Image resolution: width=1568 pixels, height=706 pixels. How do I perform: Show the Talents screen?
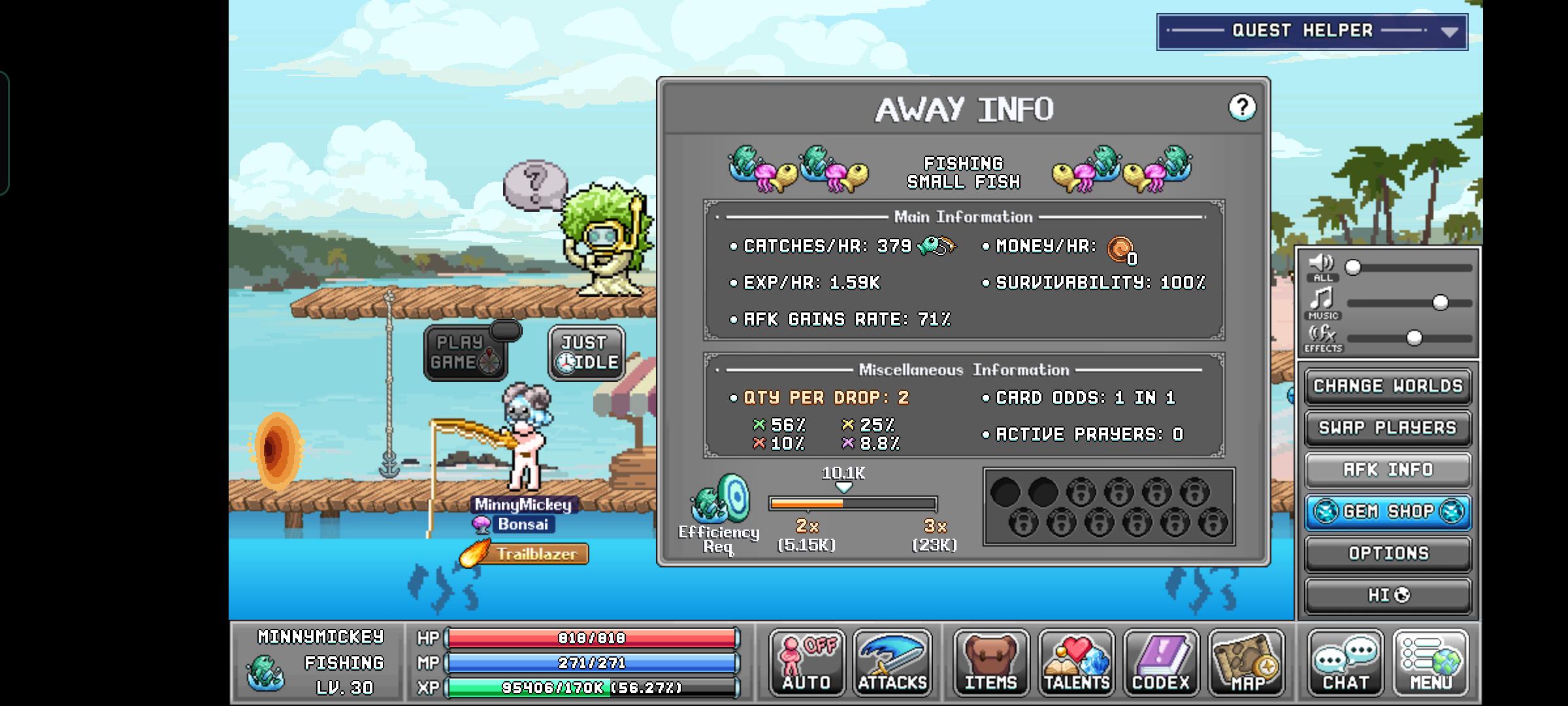click(1077, 663)
